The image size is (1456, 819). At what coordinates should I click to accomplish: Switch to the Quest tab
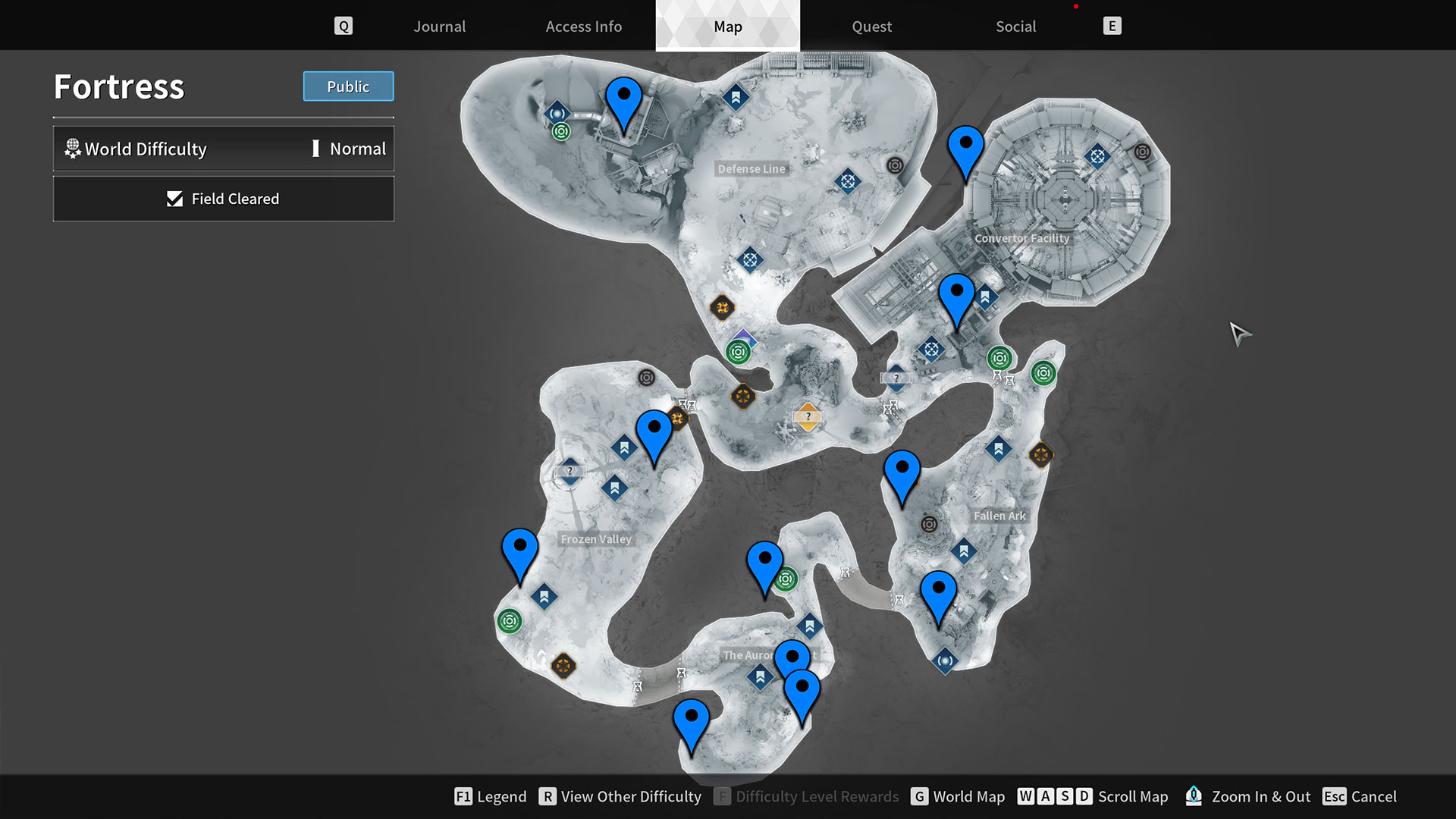pyautogui.click(x=871, y=27)
